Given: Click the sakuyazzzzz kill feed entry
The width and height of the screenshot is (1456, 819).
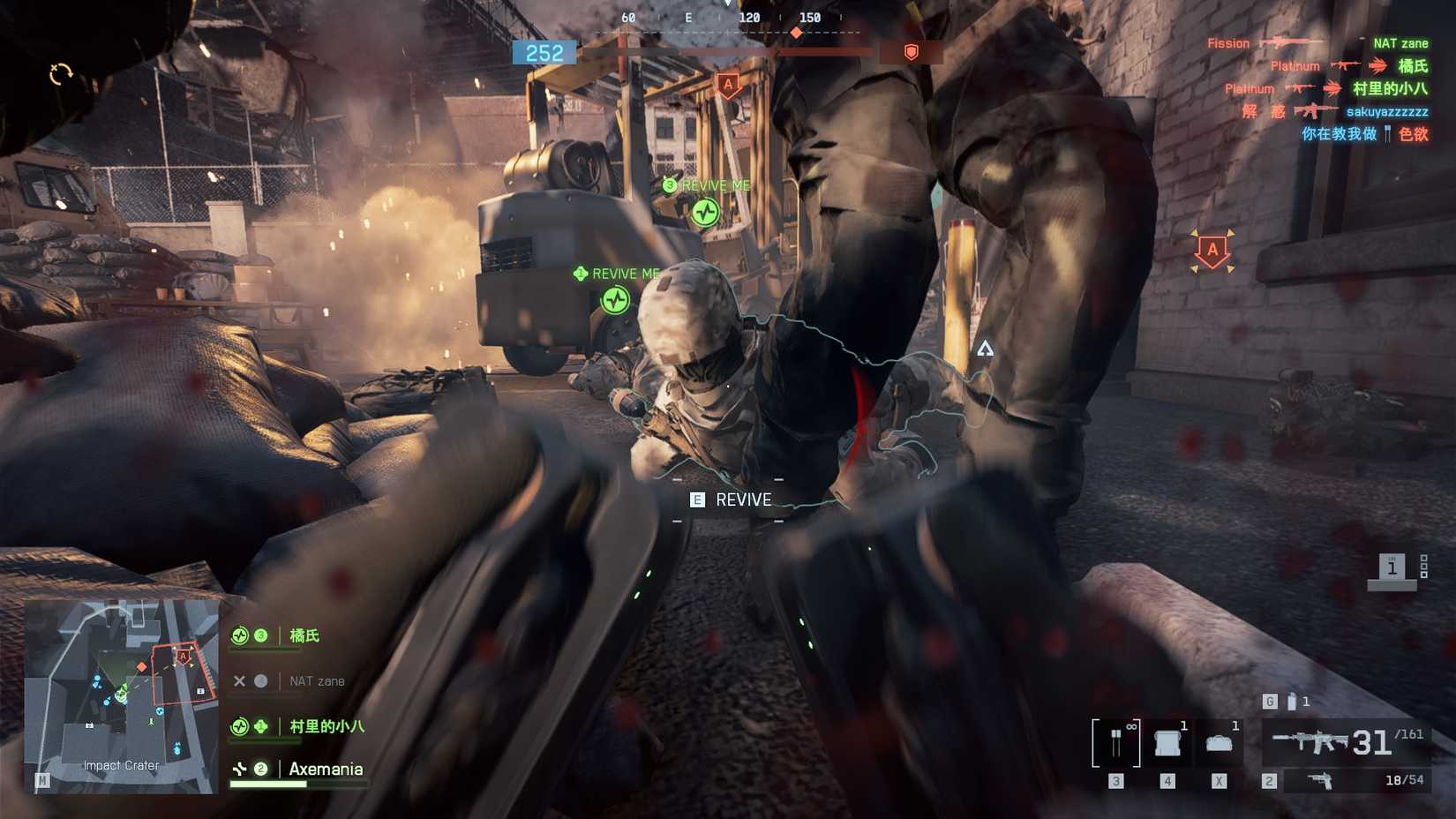Looking at the screenshot, I should point(1387,112).
